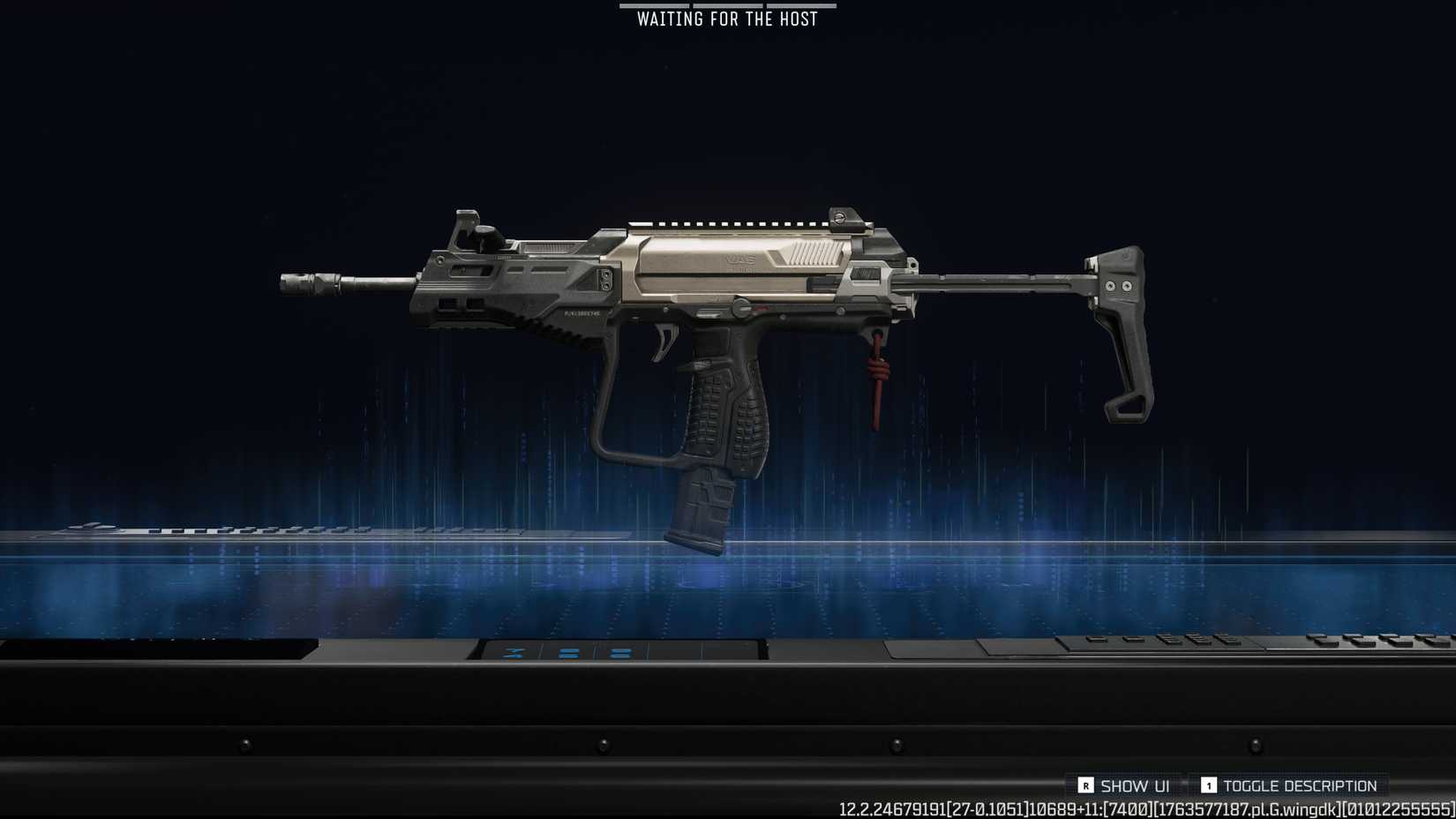Click the WAITING FOR THE HOST header

coord(725,18)
